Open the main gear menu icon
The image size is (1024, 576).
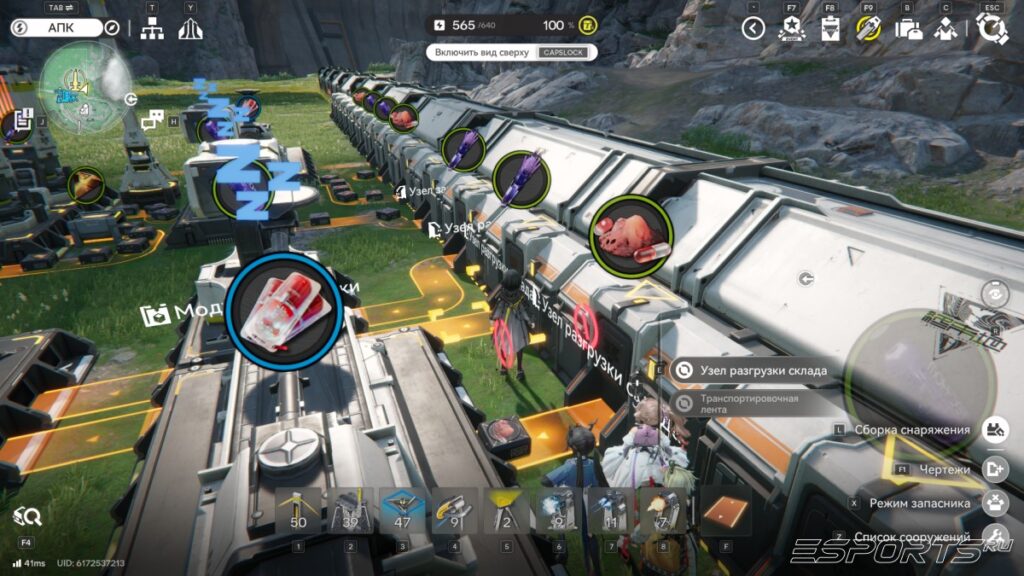pyautogui.click(x=992, y=29)
